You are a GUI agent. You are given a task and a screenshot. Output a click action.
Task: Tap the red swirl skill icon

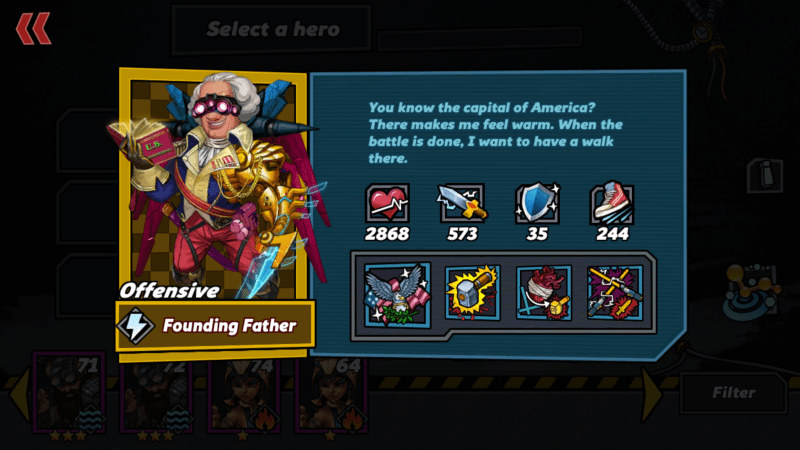(543, 292)
